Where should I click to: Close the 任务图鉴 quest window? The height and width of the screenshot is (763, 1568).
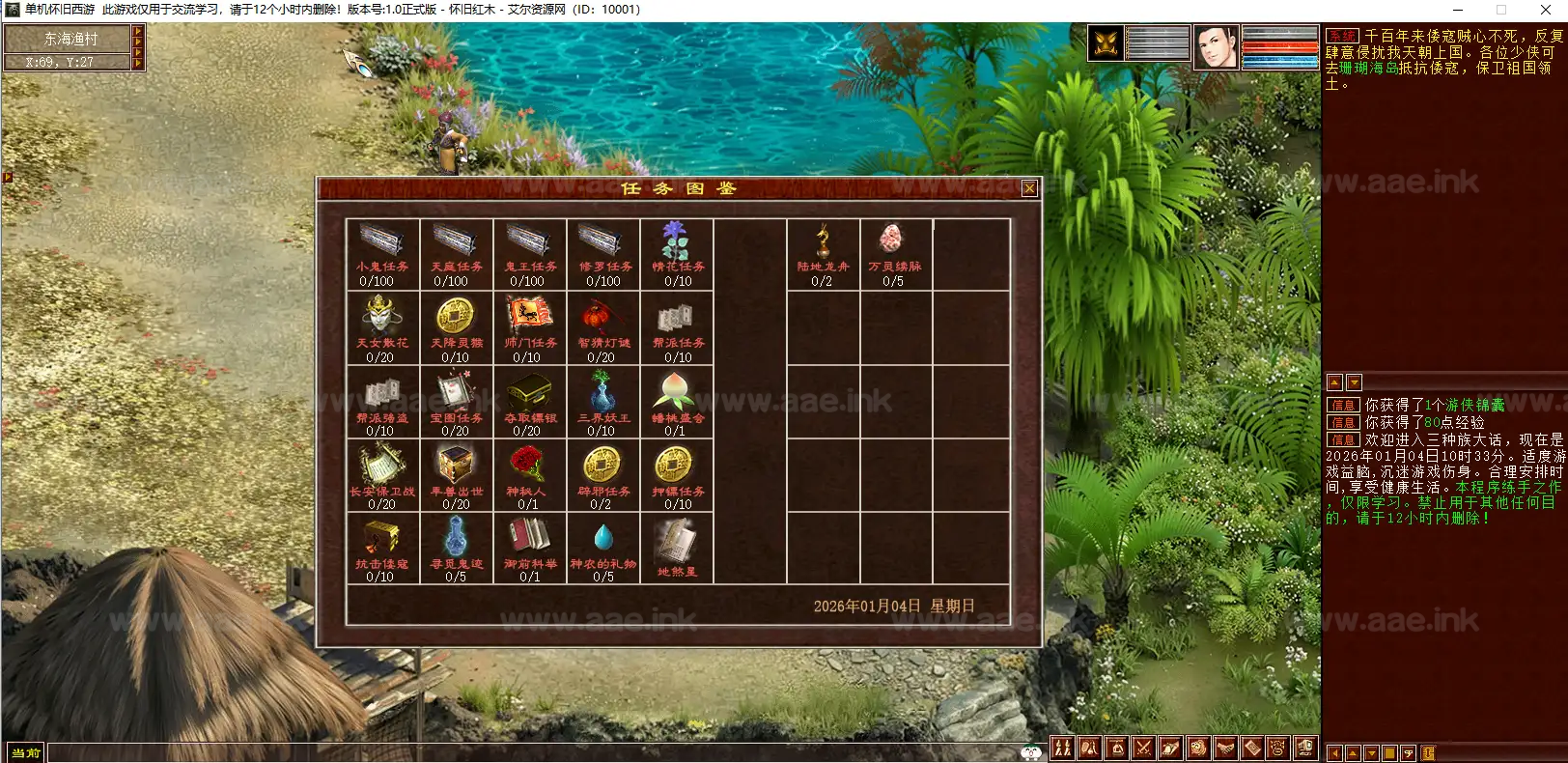tap(1029, 188)
